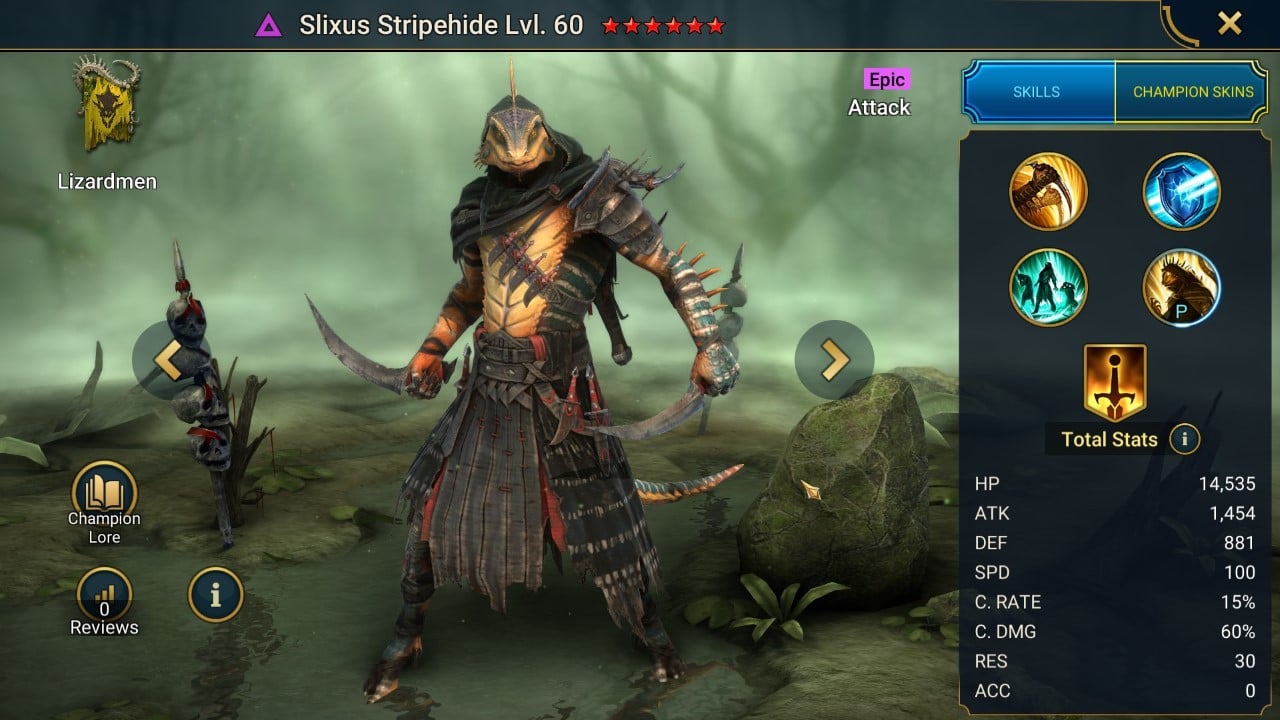This screenshot has width=1280, height=720.
Task: Click the Epic rarity label
Action: point(885,78)
